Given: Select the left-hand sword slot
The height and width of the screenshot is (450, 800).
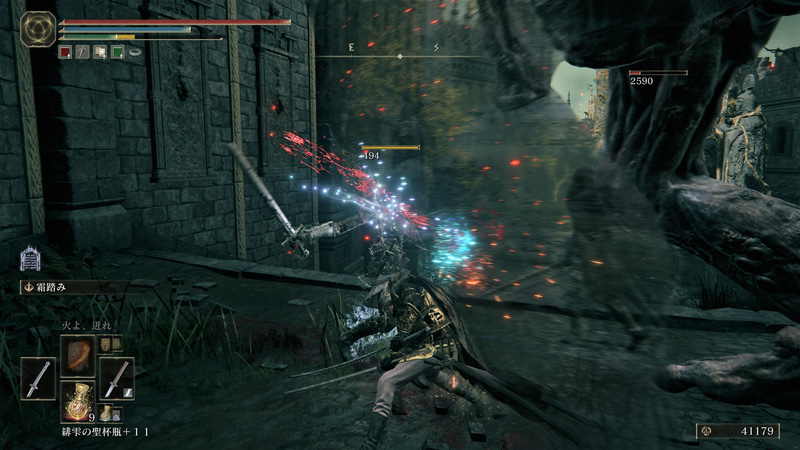Looking at the screenshot, I should click(38, 378).
